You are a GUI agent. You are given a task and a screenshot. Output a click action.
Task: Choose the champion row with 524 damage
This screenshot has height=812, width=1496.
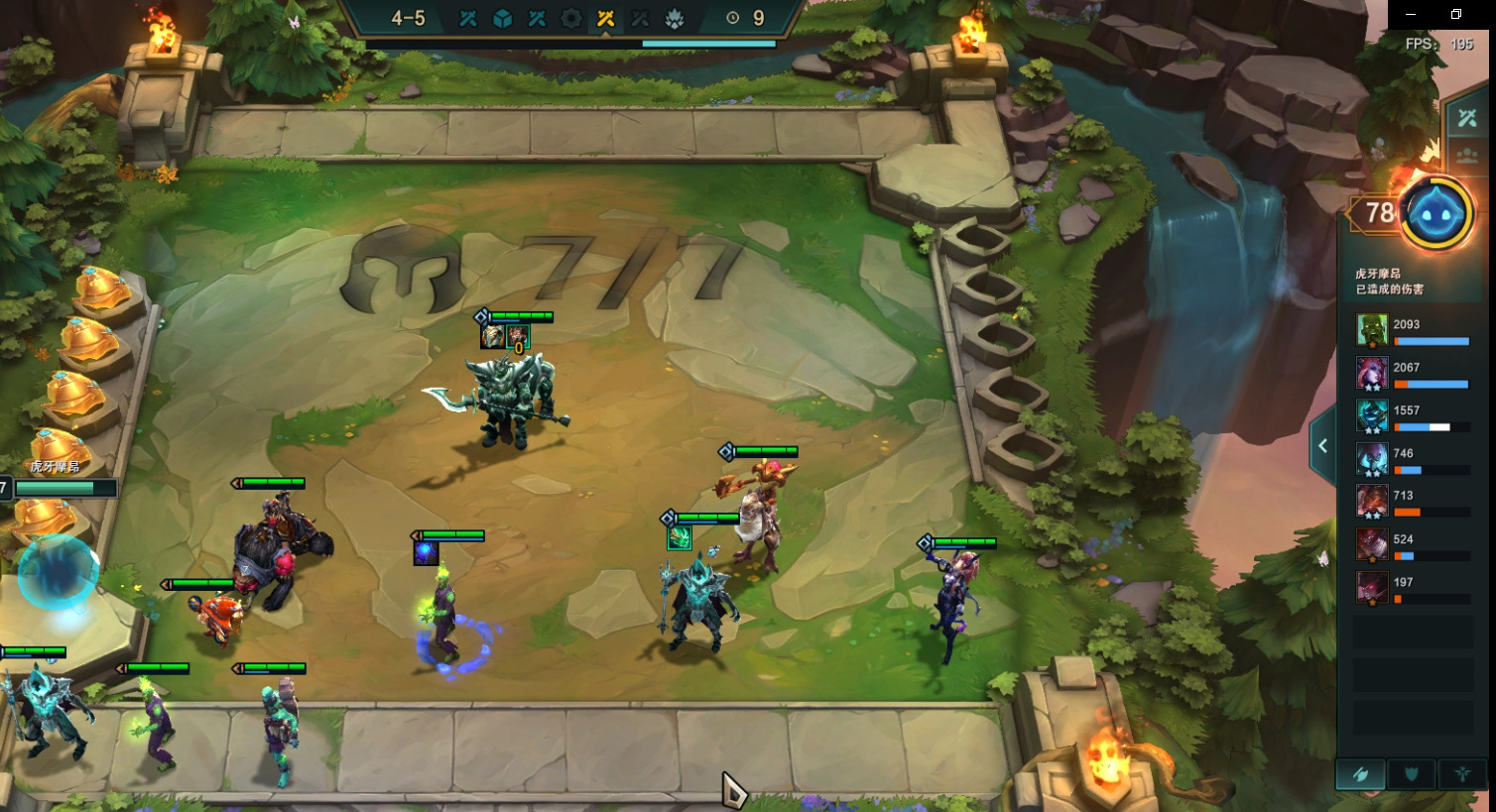(x=1413, y=545)
